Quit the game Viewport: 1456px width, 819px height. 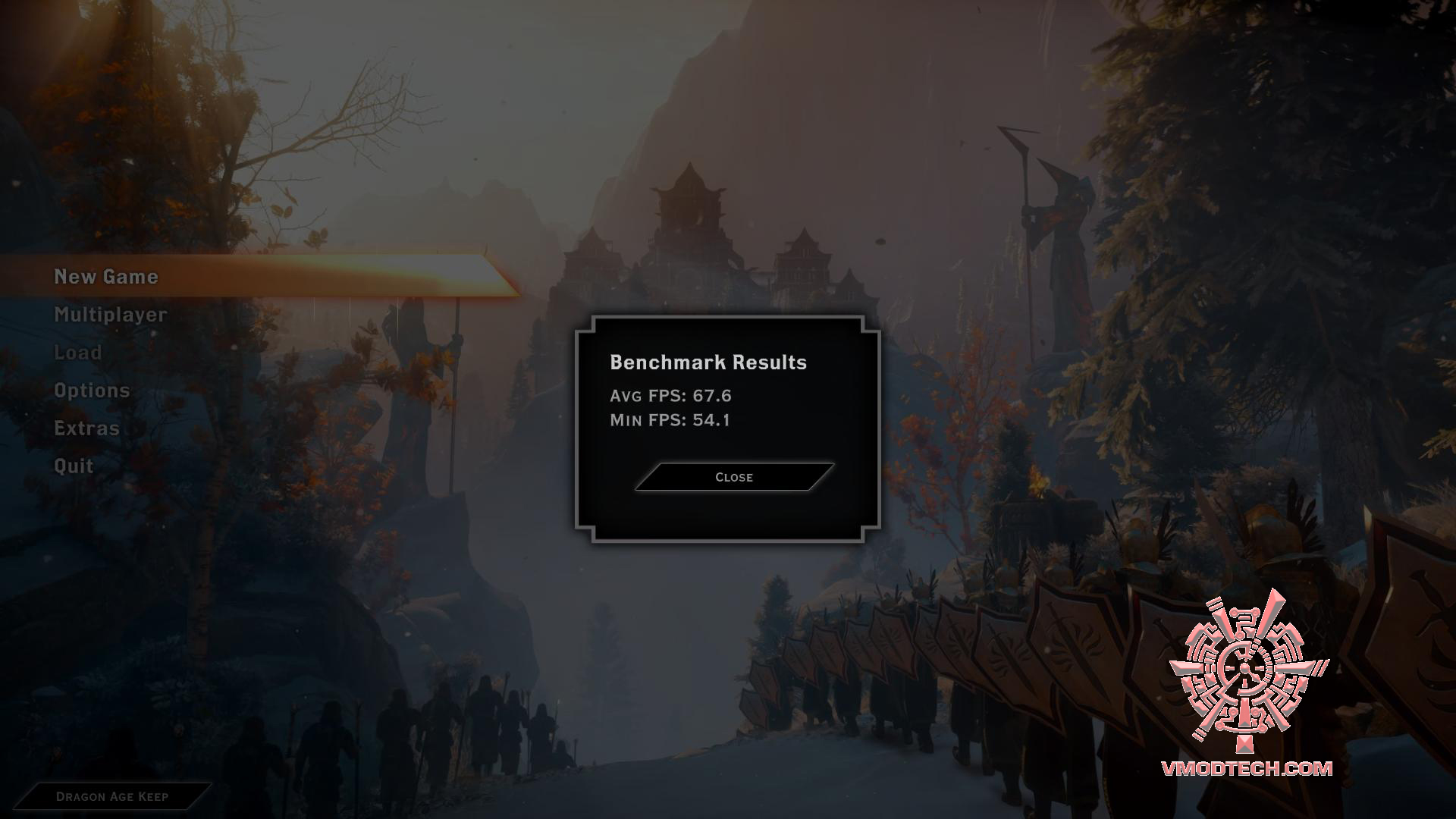coord(74,466)
